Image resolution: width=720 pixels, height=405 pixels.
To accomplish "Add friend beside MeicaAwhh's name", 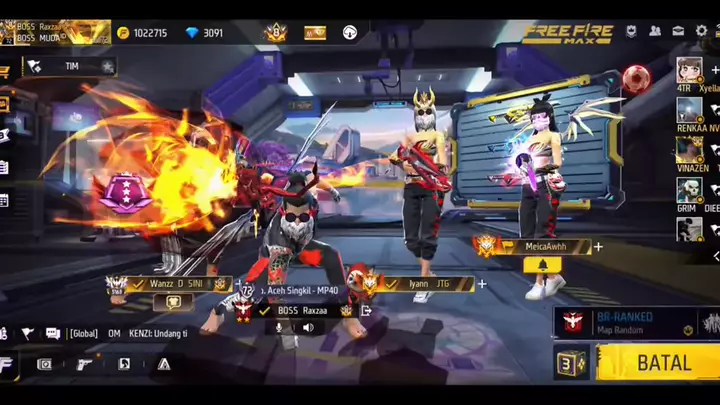I will point(598,247).
